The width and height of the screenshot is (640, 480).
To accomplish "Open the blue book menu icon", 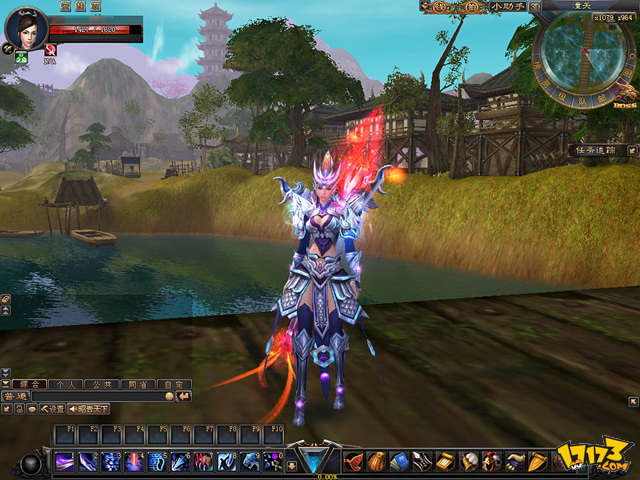I will (x=399, y=461).
